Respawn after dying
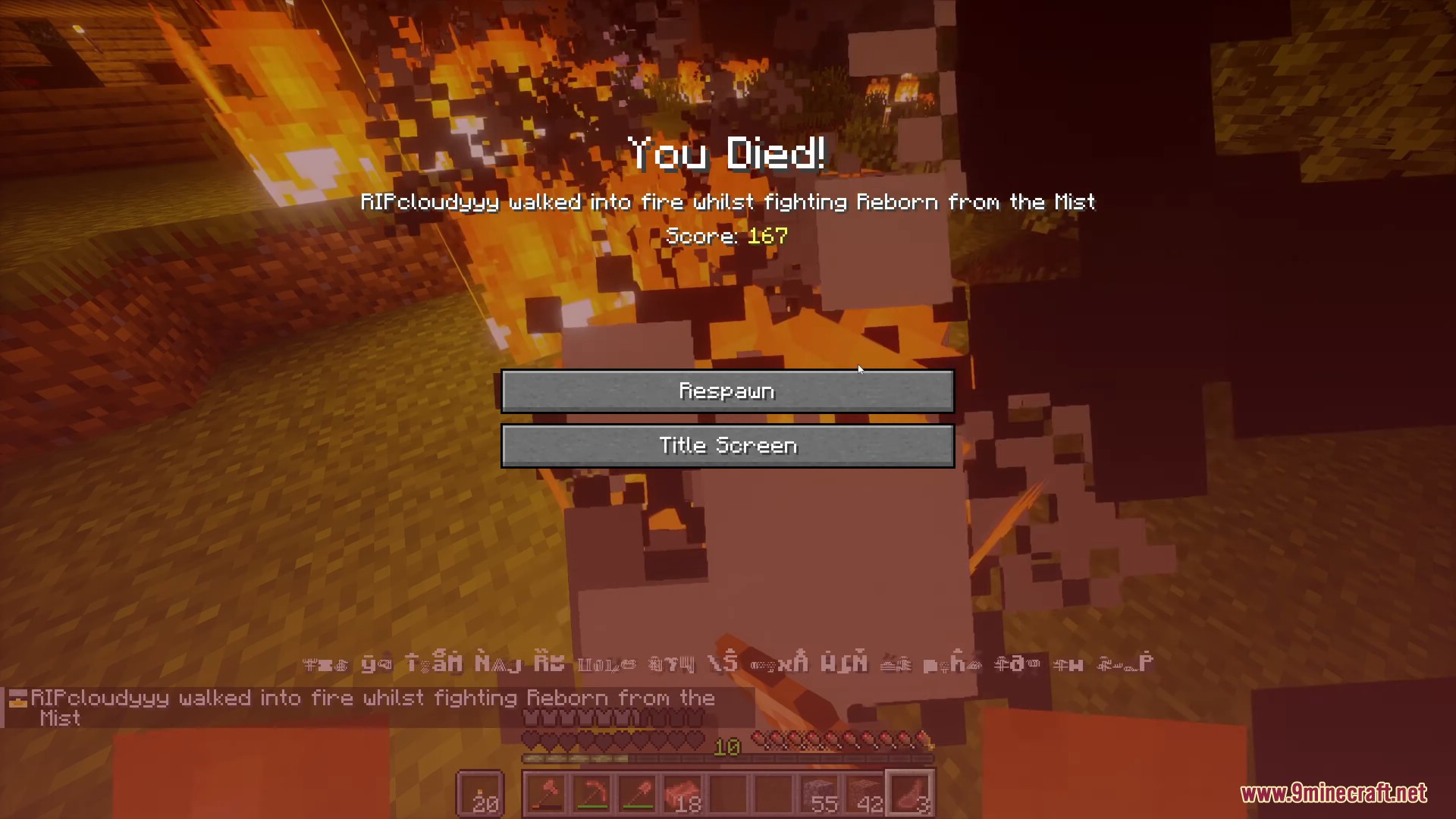1456x819 pixels. pos(727,391)
